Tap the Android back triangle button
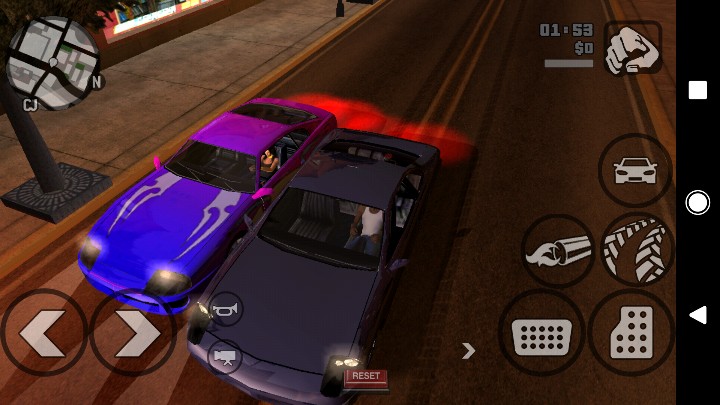This screenshot has height=405, width=720. [697, 316]
